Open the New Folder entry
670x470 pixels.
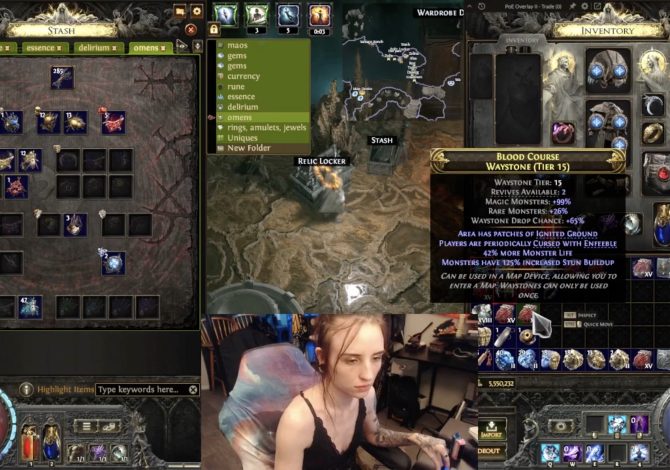pyautogui.click(x=249, y=148)
